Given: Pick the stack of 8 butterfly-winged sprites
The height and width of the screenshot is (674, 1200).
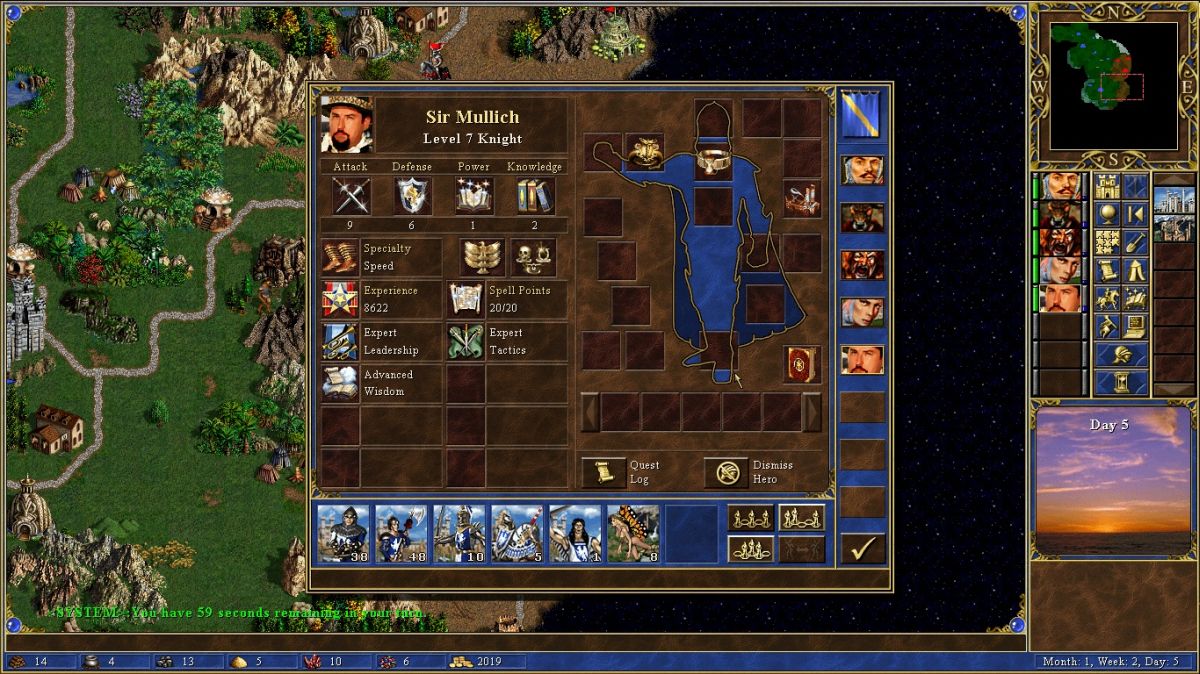Looking at the screenshot, I should 633,533.
